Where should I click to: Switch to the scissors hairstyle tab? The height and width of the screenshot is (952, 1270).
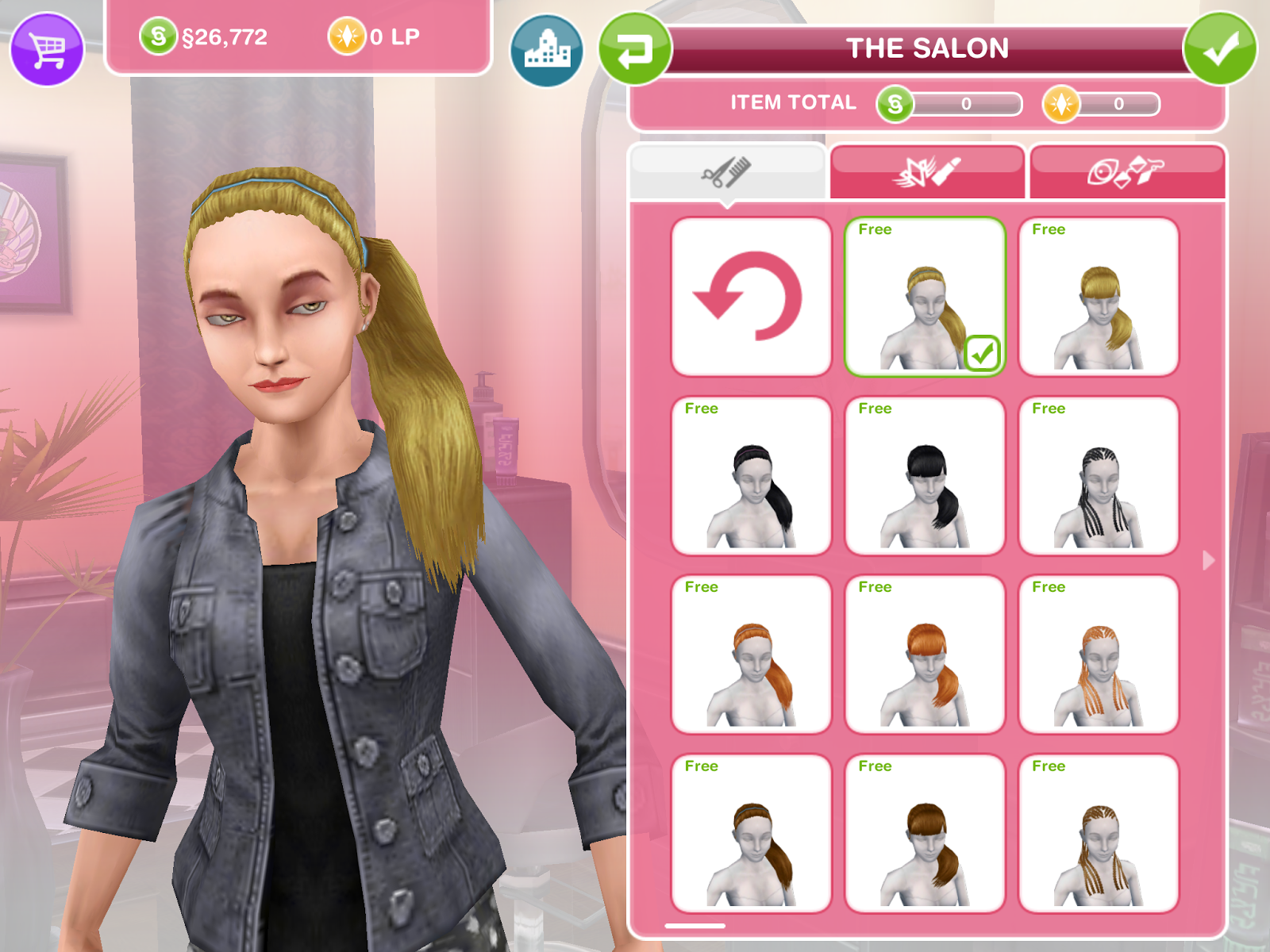[x=726, y=171]
